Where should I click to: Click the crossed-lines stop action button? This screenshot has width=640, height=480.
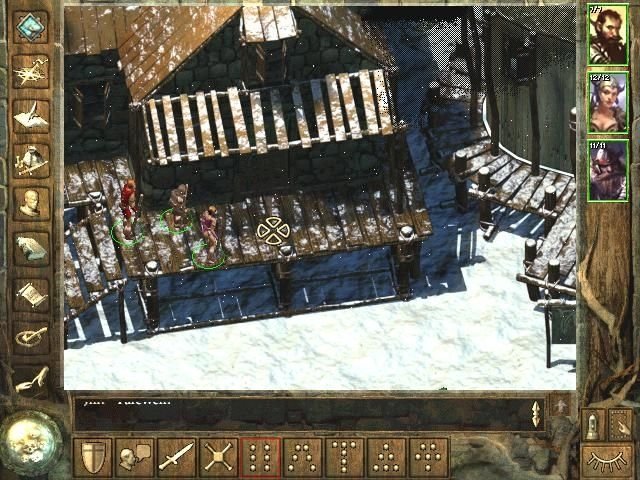coord(217,458)
